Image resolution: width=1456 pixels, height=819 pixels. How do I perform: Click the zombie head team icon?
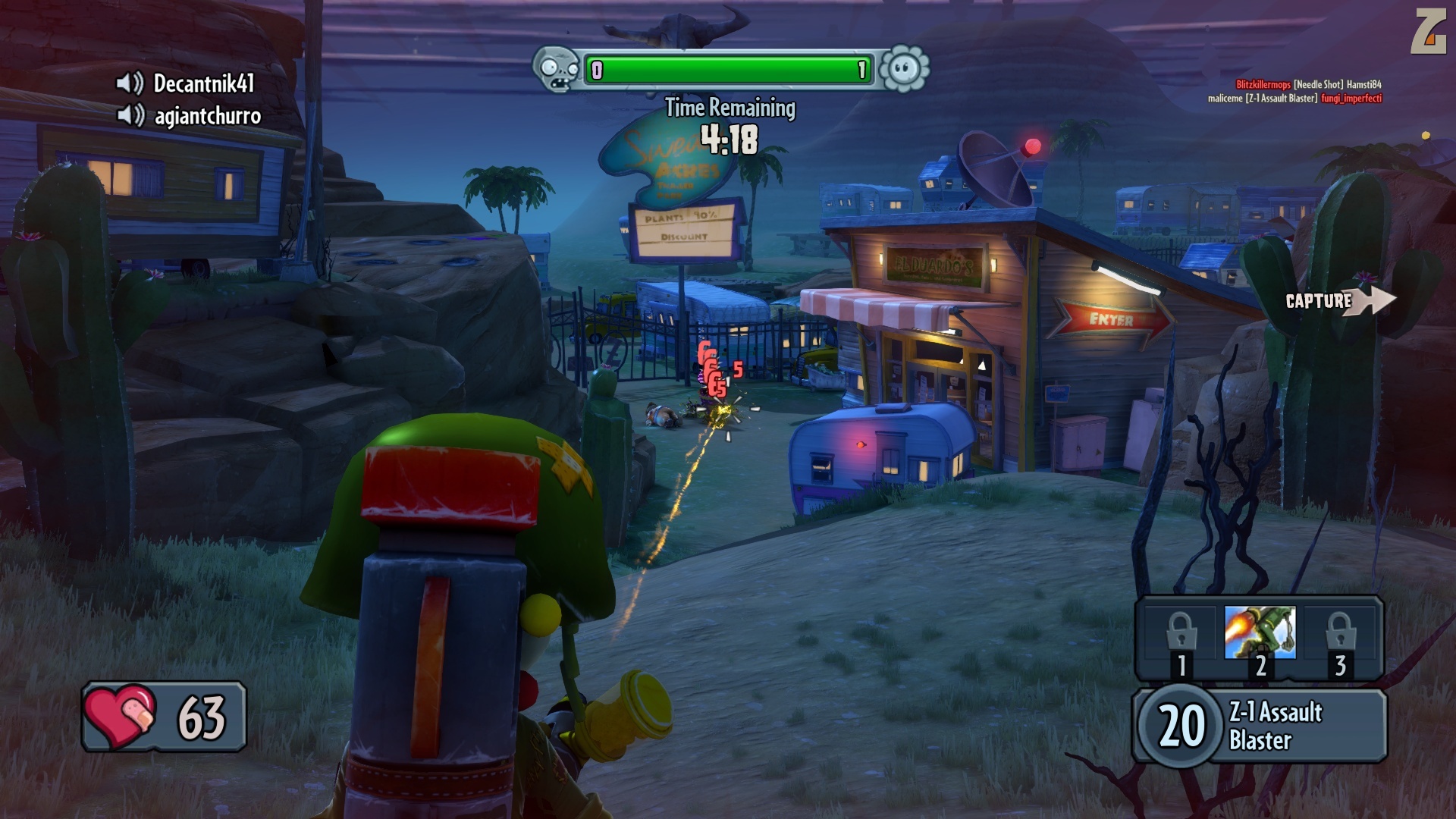557,70
